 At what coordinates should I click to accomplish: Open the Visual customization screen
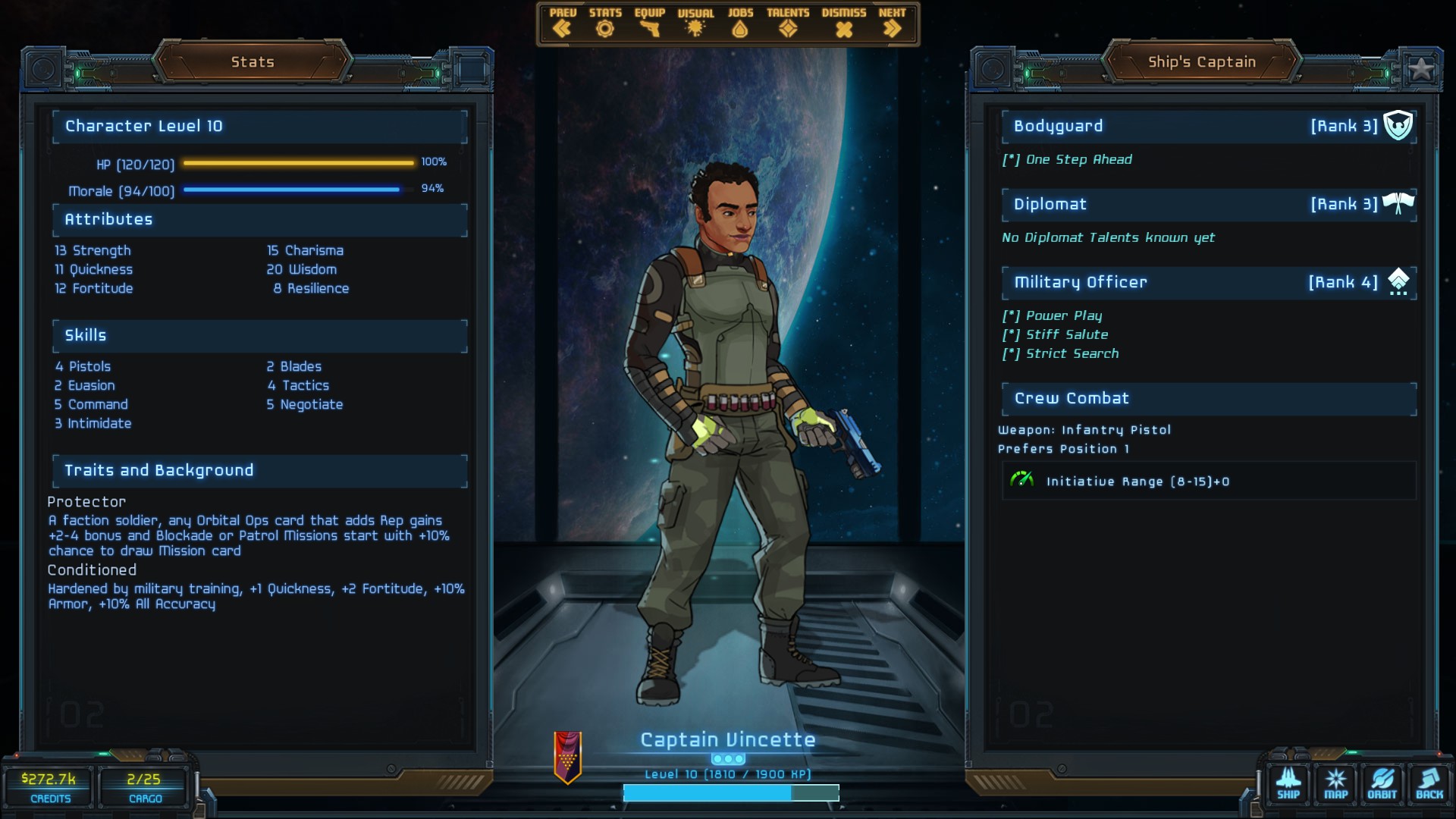[x=695, y=24]
